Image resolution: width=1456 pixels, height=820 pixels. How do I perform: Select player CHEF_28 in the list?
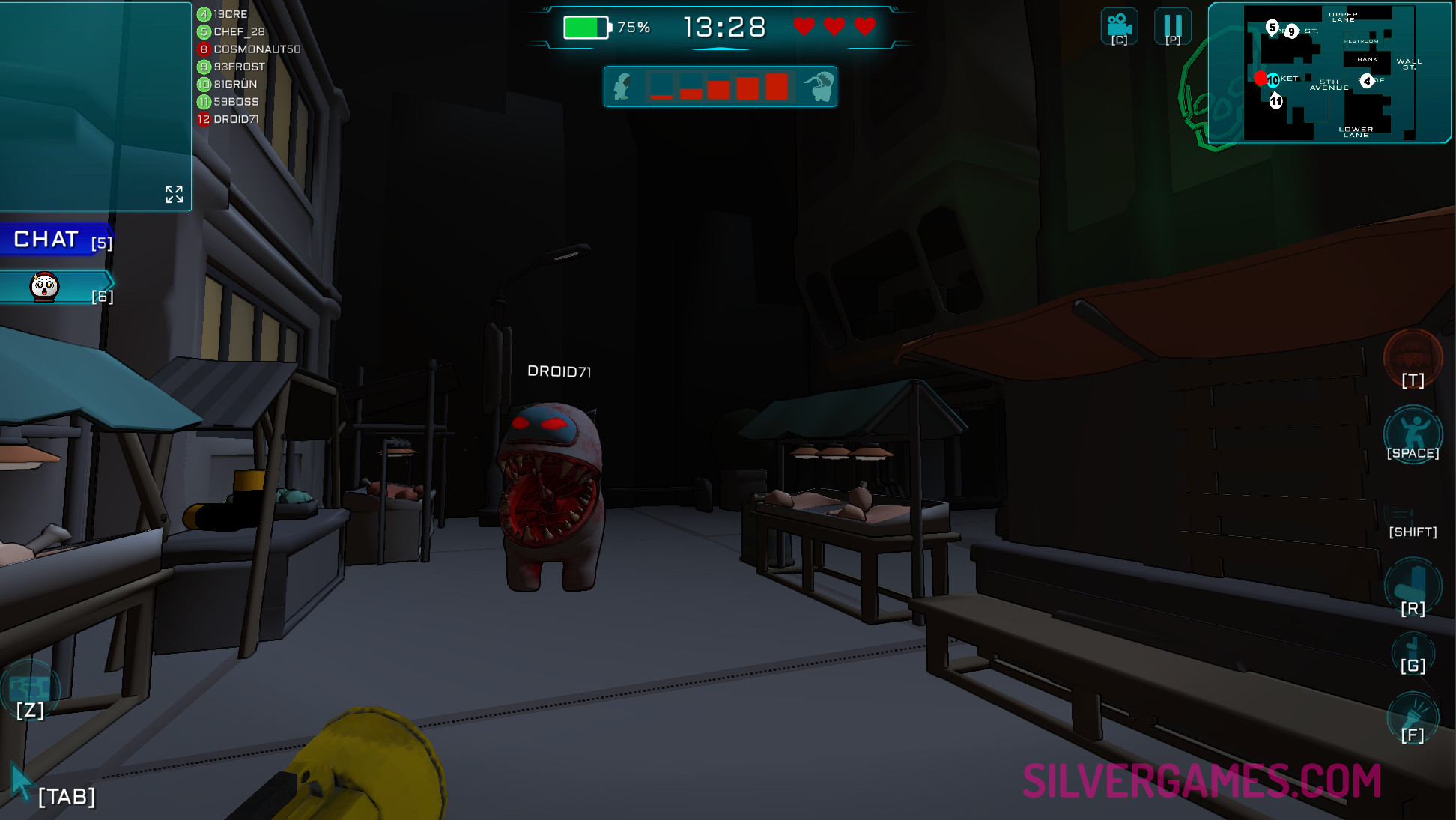[239, 31]
